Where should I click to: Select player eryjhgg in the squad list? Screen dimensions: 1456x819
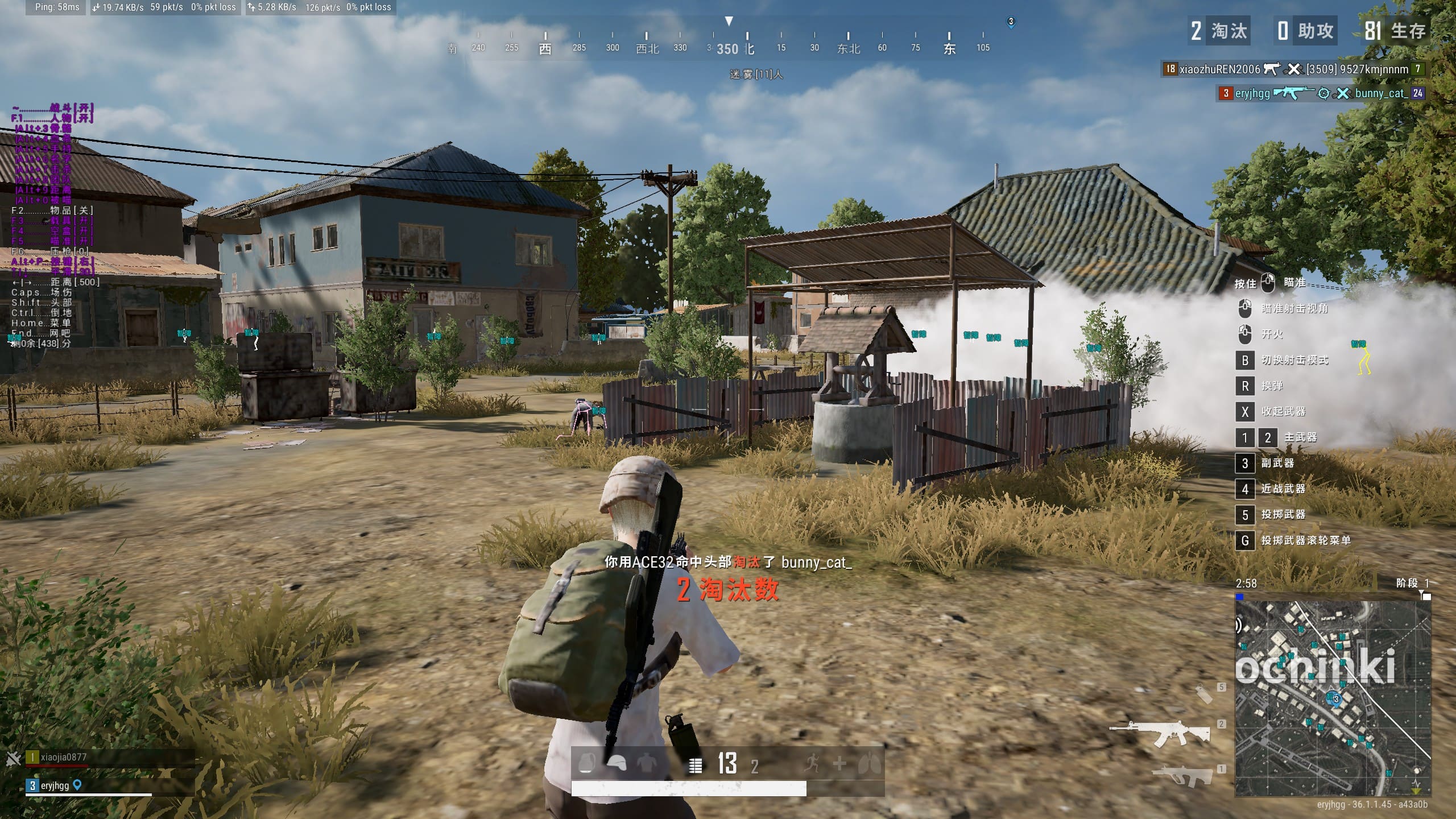point(55,785)
